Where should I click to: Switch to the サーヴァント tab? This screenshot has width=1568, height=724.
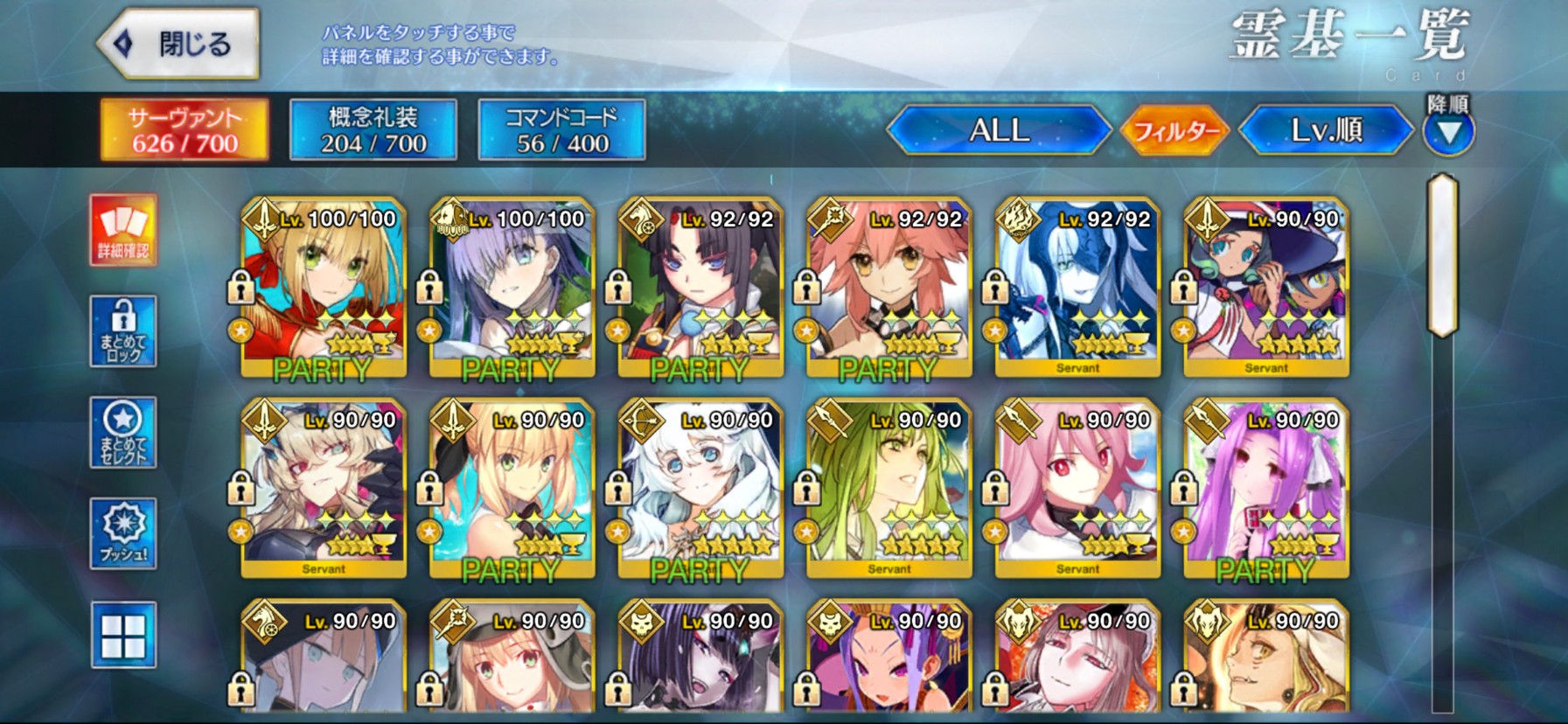pyautogui.click(x=185, y=129)
